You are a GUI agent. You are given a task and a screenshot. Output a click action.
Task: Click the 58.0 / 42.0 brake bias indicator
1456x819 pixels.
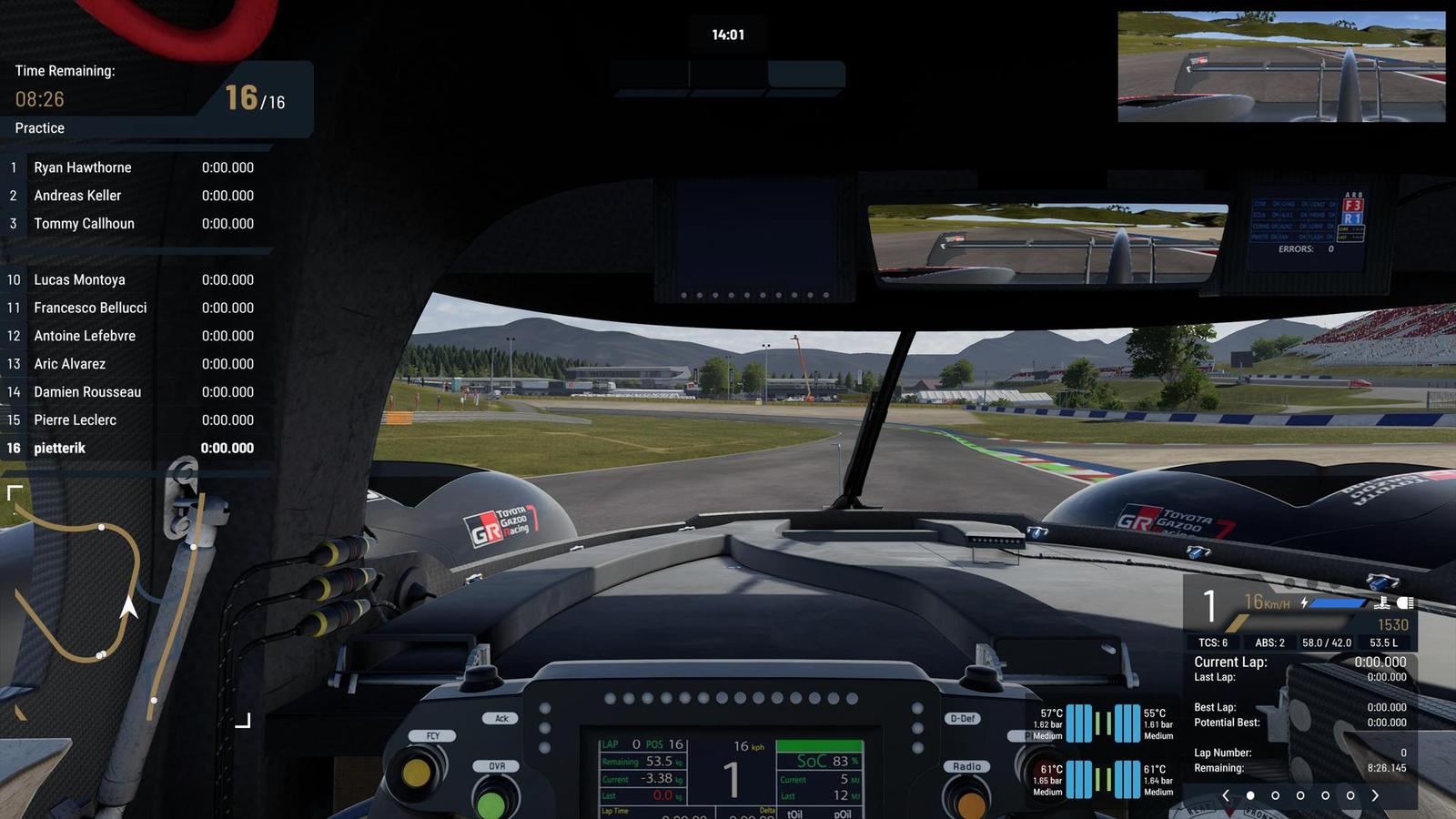coord(1327,642)
